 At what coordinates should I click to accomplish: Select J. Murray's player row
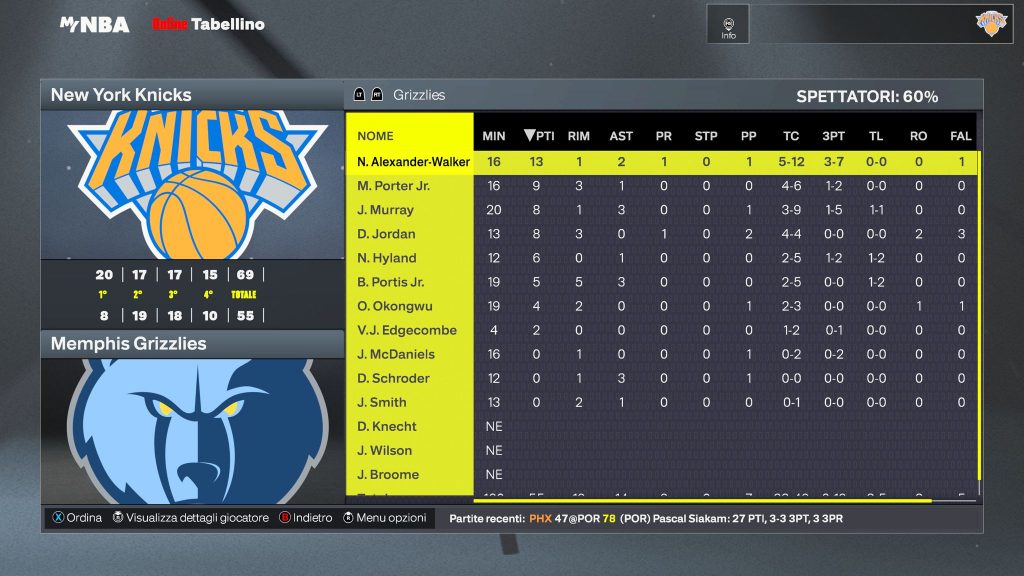pos(385,210)
